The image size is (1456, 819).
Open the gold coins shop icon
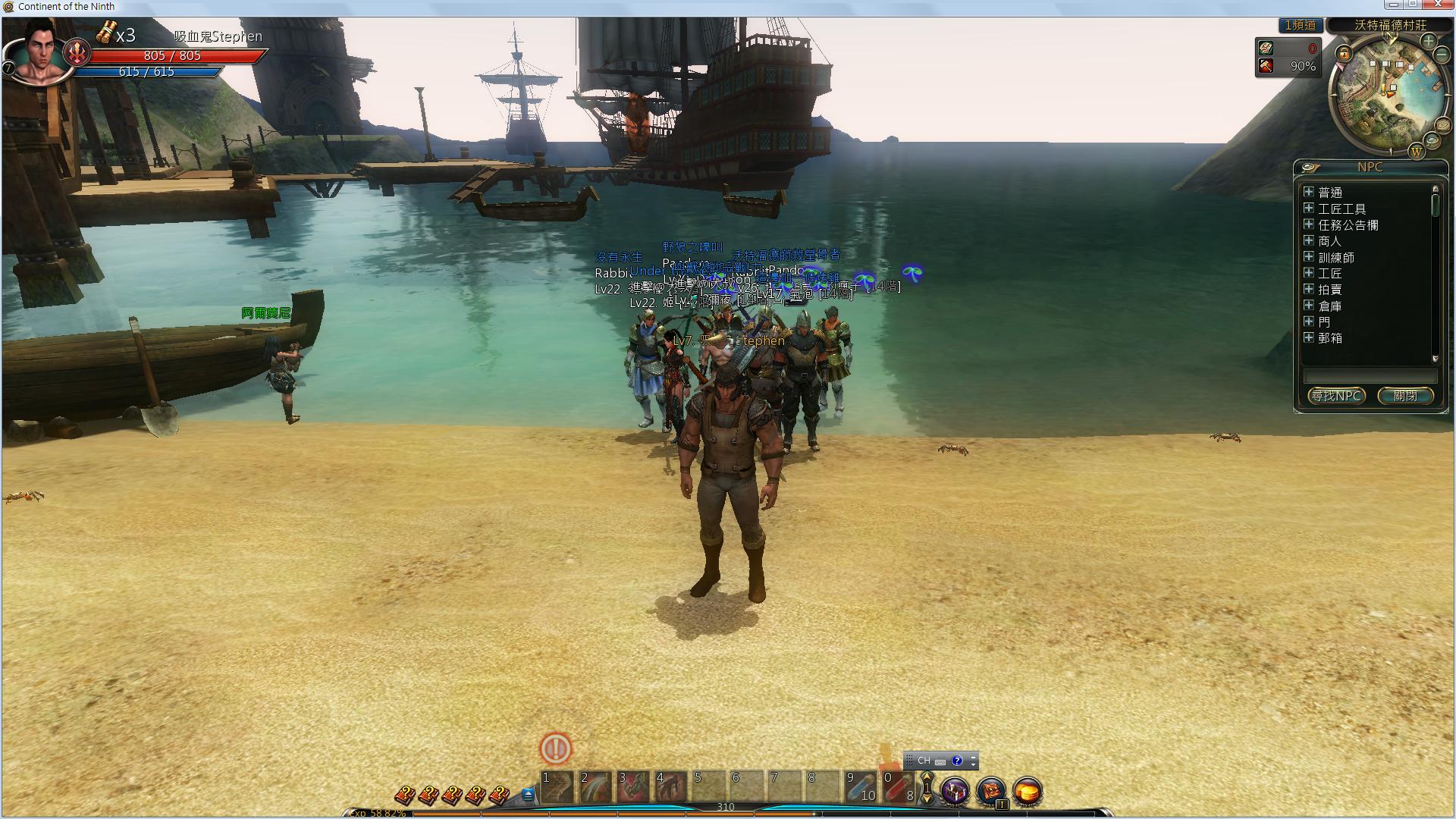pos(1028,792)
